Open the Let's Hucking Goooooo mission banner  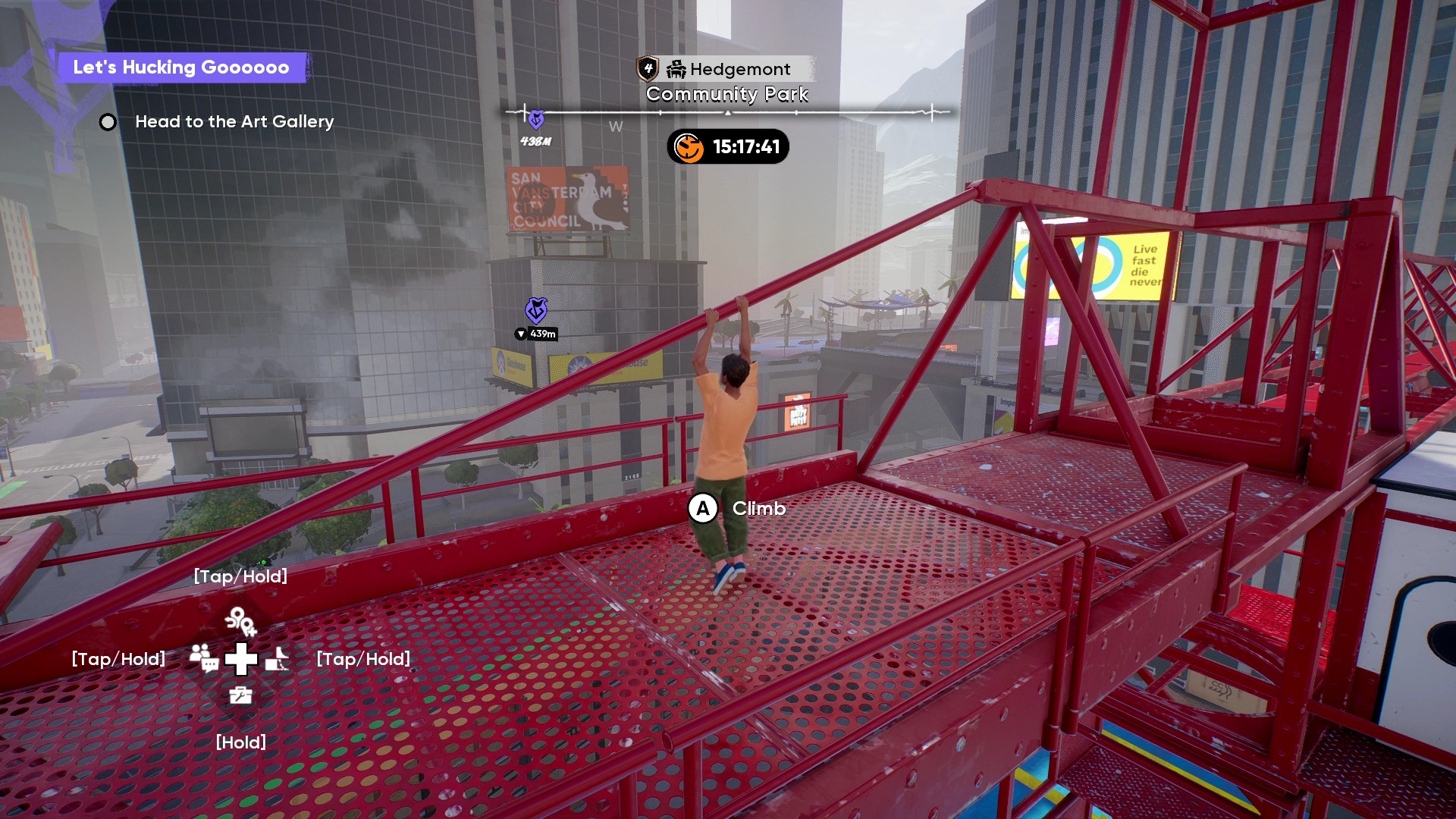[181, 67]
